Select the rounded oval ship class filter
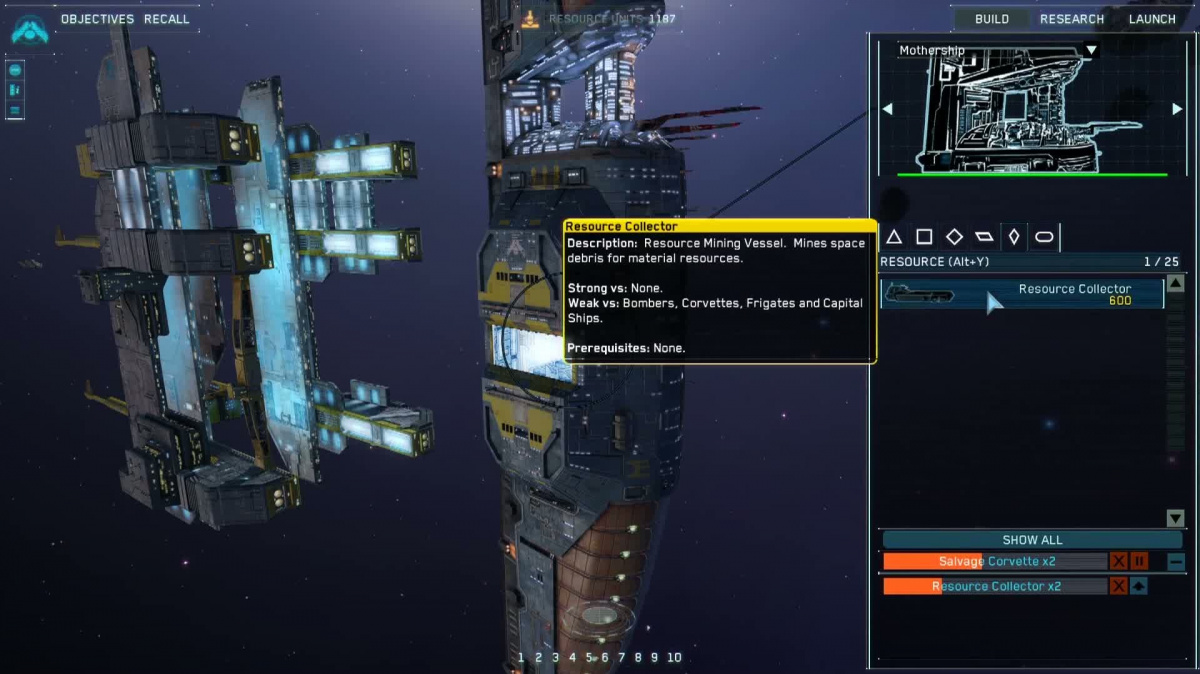This screenshot has height=674, width=1200. click(1044, 237)
